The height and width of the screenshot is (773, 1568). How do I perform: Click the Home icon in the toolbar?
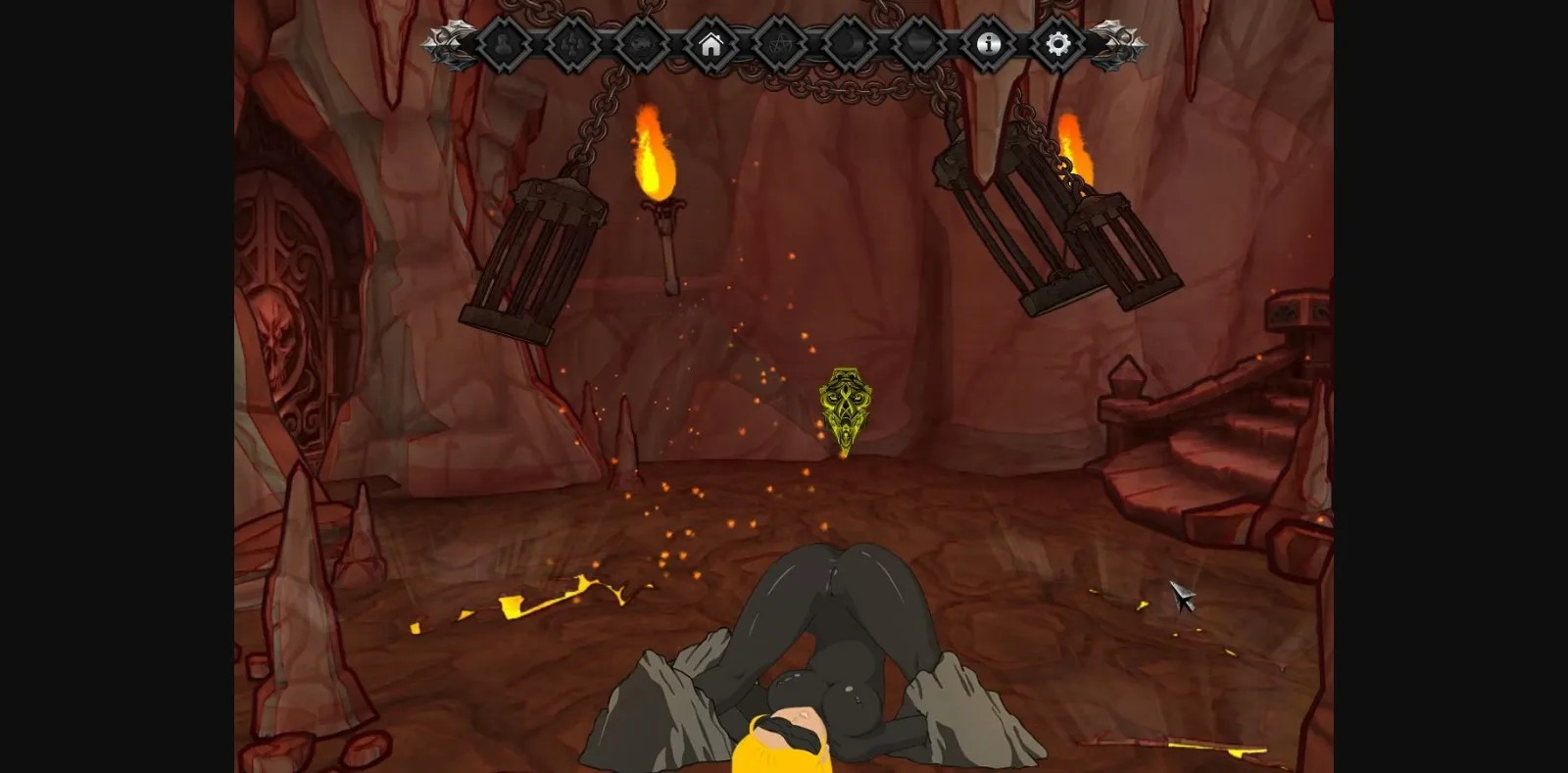pyautogui.click(x=711, y=43)
